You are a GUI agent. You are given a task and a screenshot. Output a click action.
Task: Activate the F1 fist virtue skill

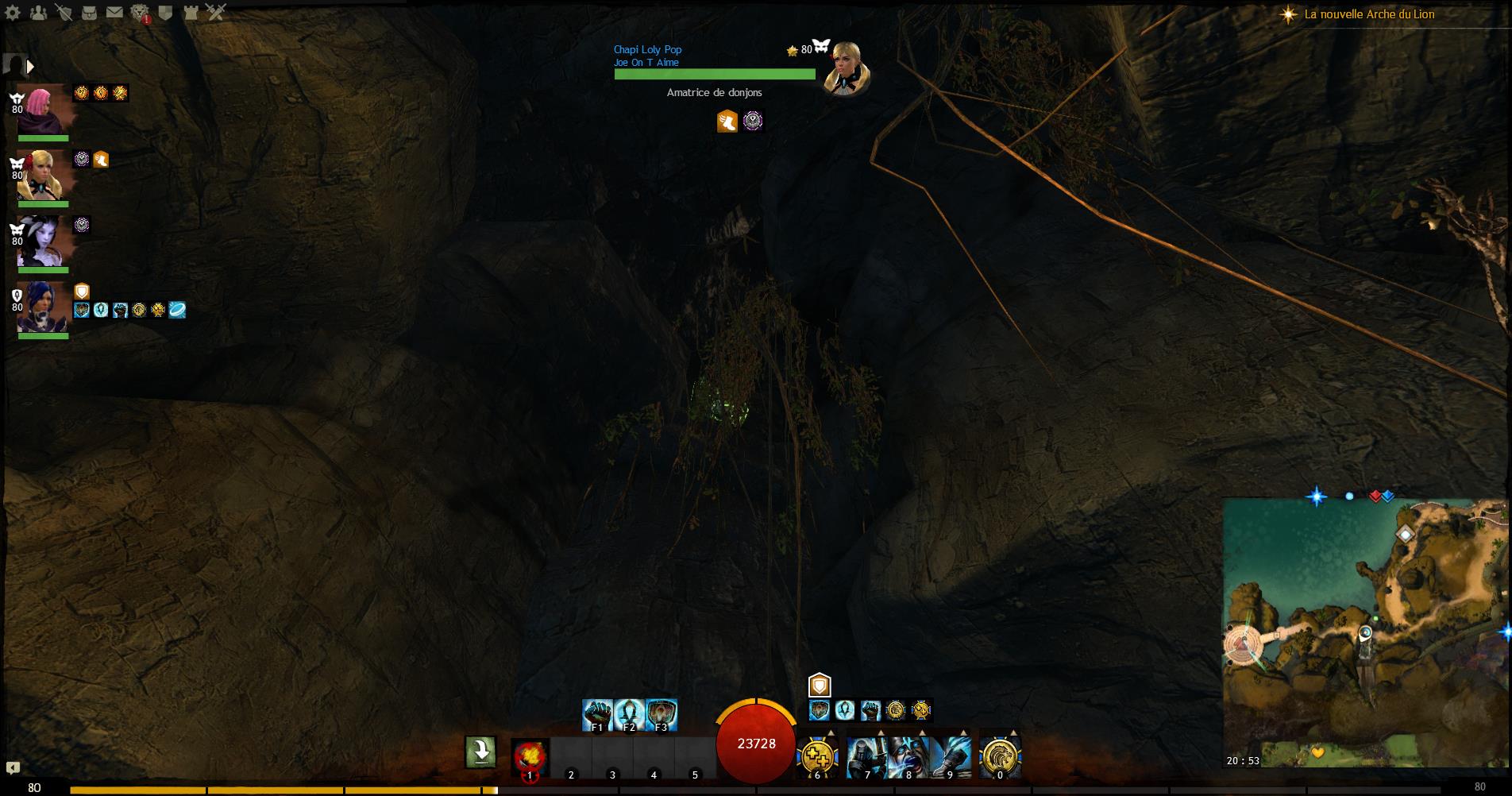597,715
